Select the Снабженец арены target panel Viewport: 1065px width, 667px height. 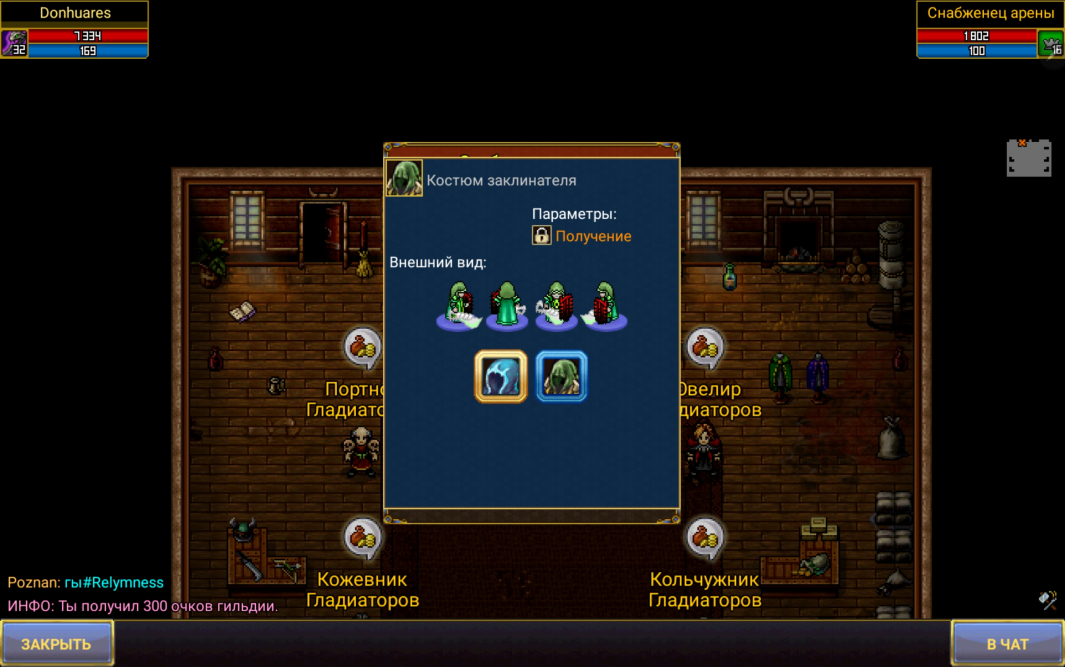point(990,30)
